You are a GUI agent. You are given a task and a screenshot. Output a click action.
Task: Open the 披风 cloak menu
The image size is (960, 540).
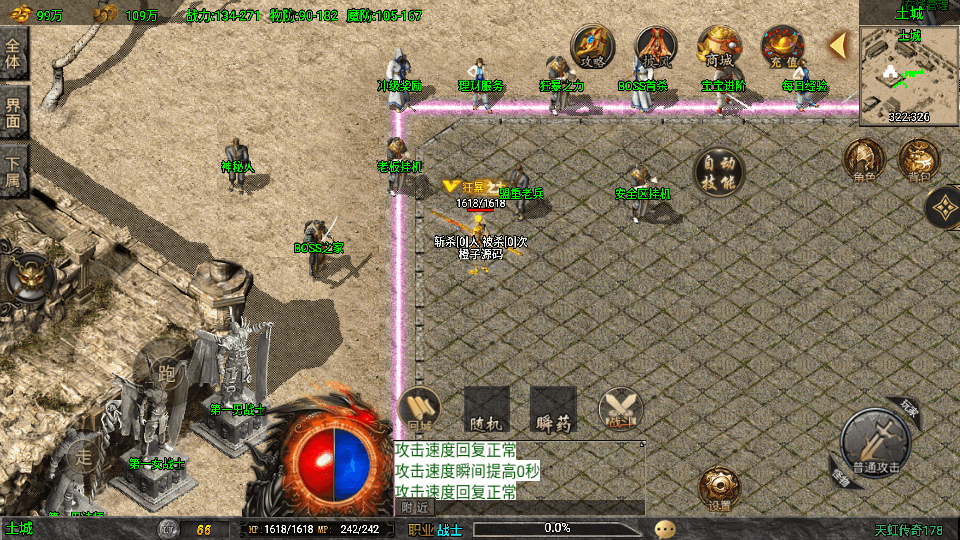click(x=656, y=46)
